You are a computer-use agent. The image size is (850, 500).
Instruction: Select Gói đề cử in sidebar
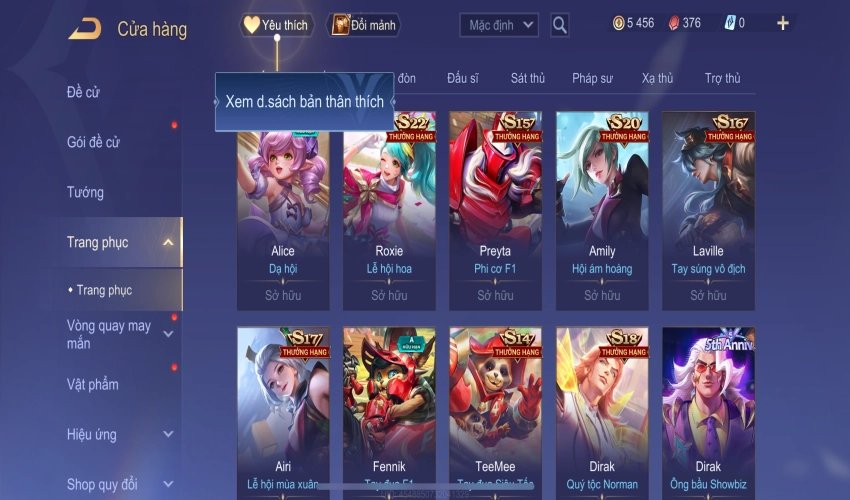pos(93,142)
